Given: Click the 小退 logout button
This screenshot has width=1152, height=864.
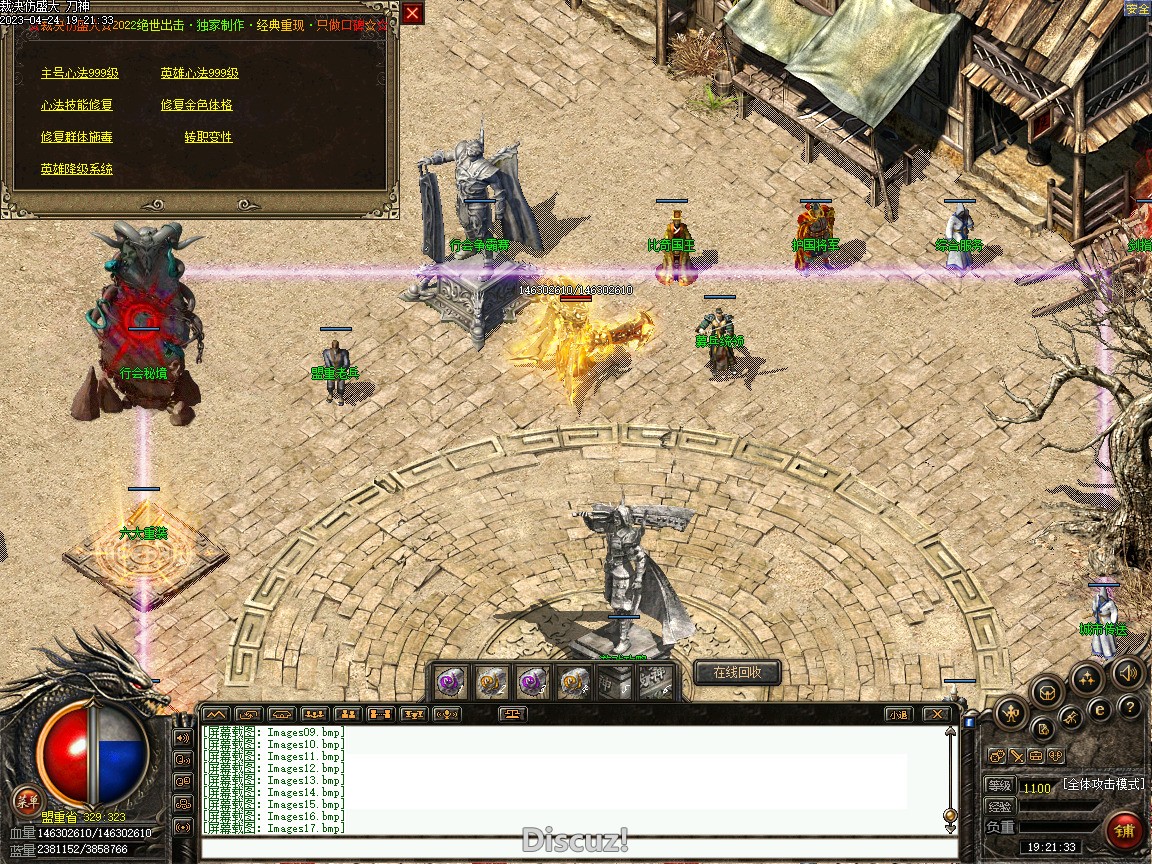Looking at the screenshot, I should tap(898, 714).
